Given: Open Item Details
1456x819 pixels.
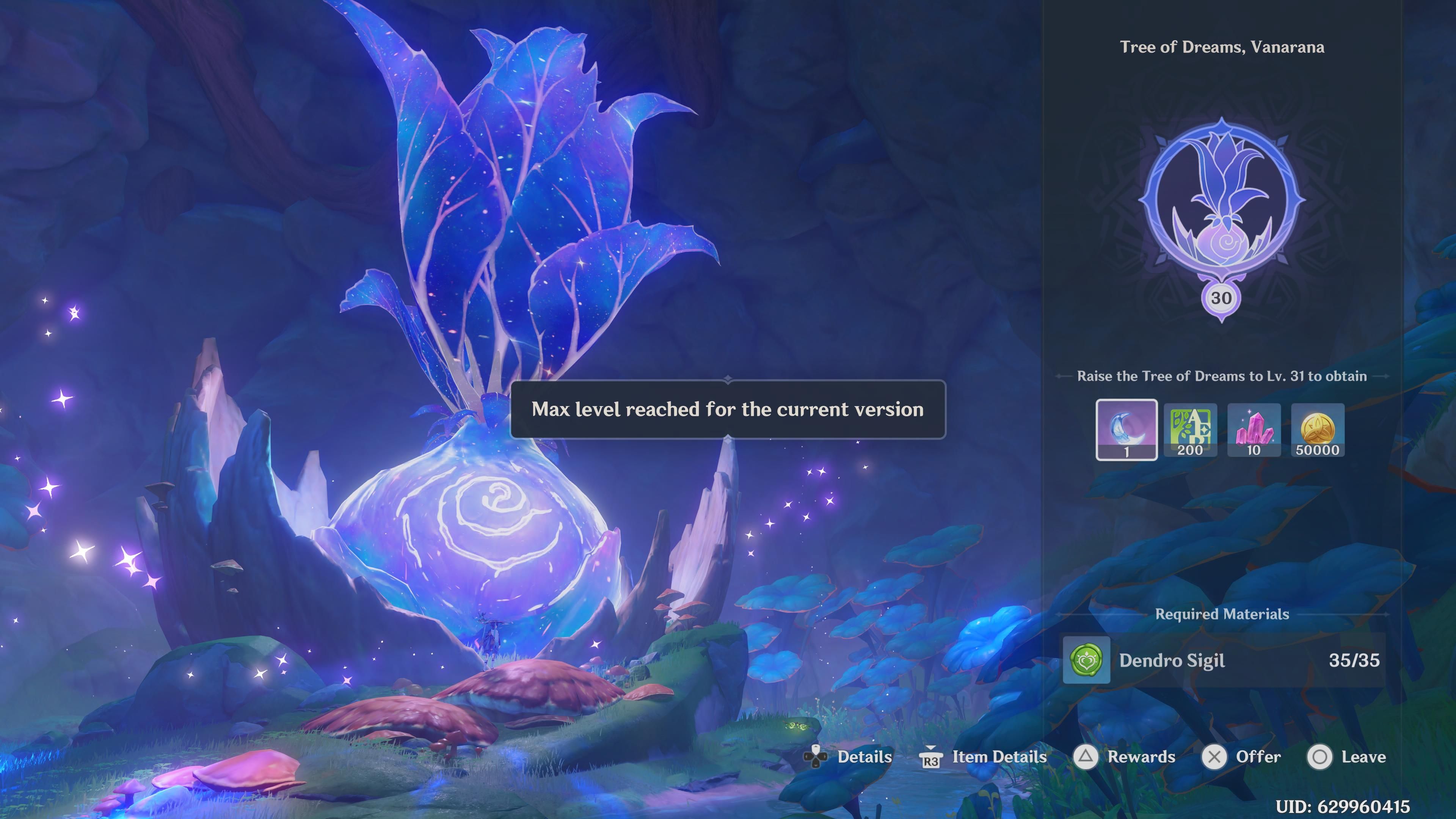Looking at the screenshot, I should 984,757.
